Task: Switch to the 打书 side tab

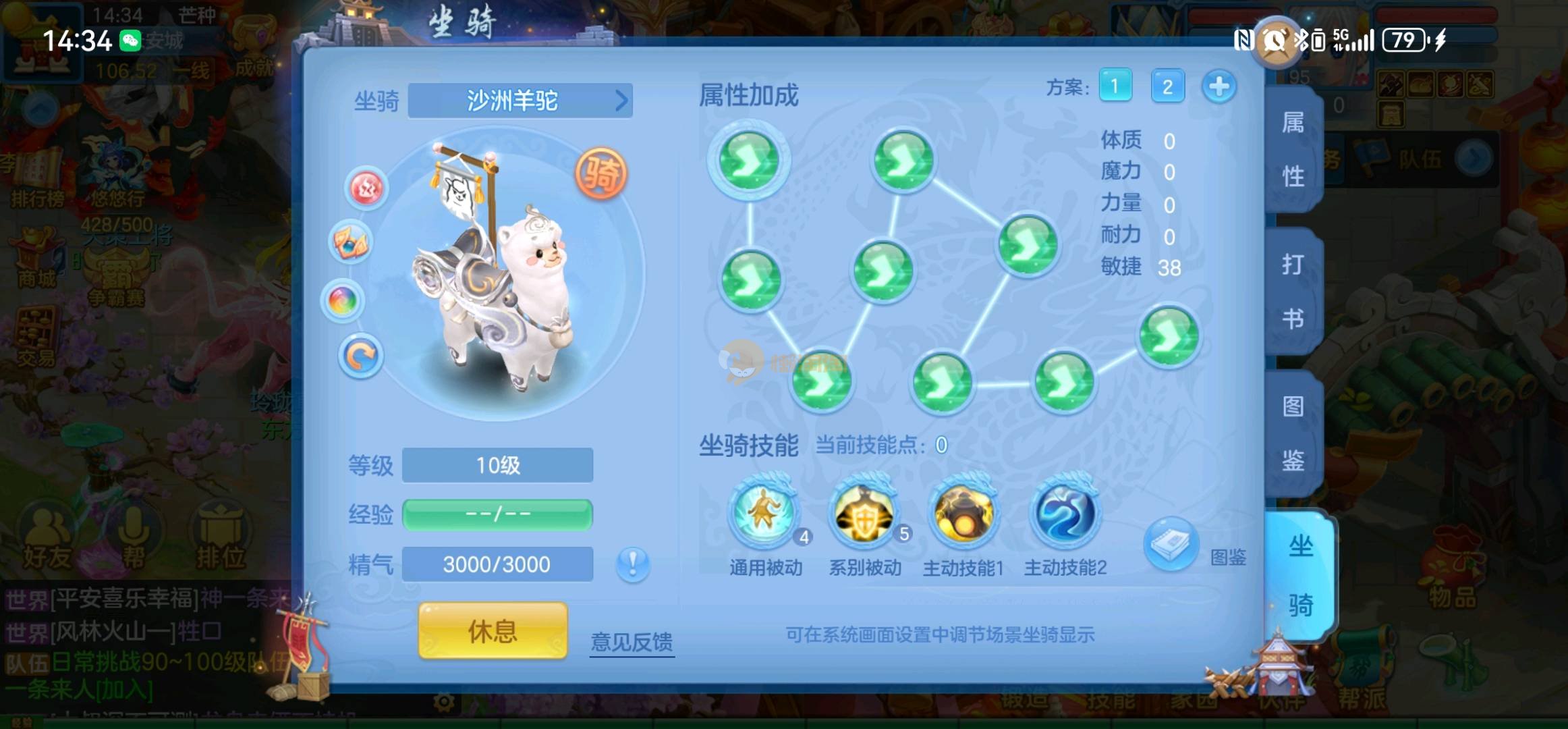Action: coord(1293,292)
